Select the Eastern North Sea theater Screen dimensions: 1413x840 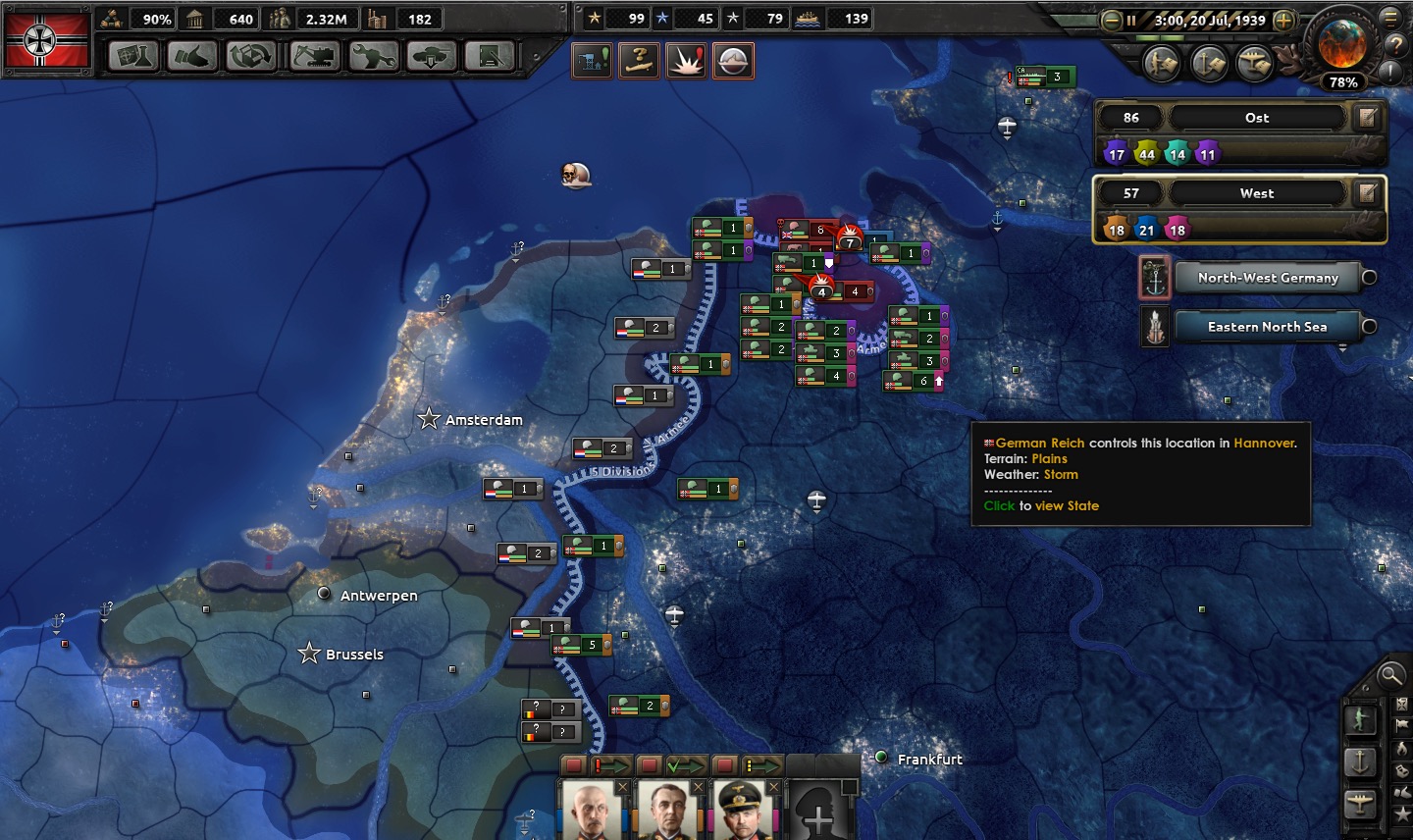click(x=1267, y=327)
